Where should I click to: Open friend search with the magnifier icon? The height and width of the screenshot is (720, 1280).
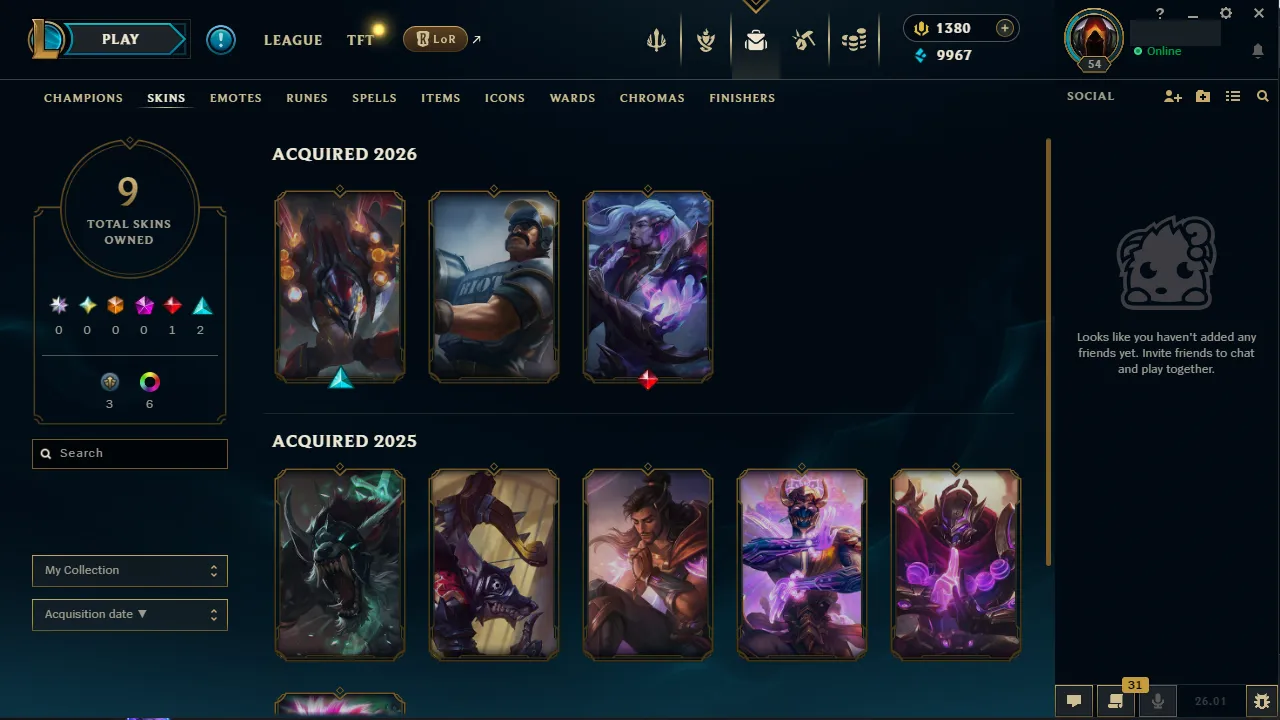click(x=1262, y=95)
